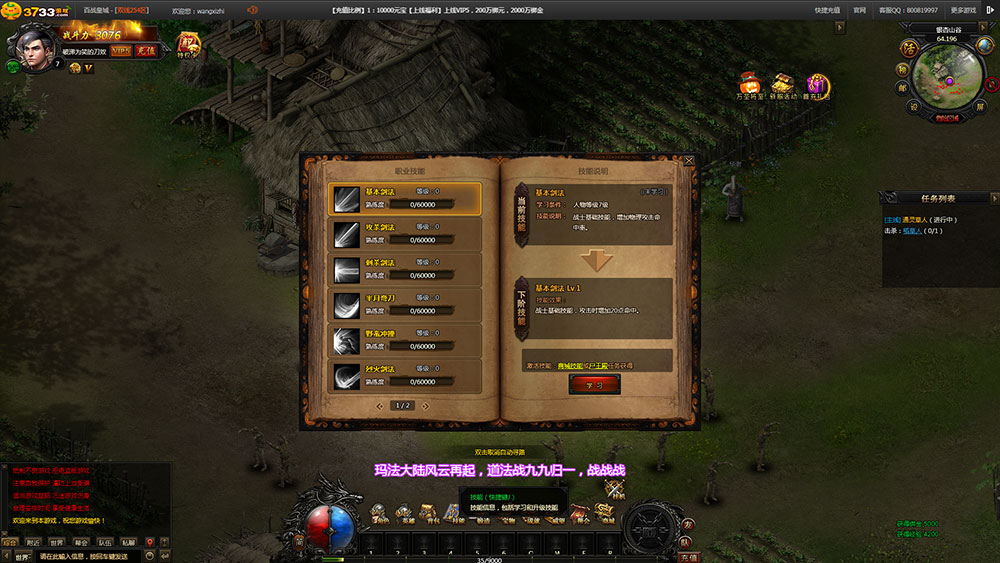Select the 野蛮冲撞 skill row
Image resolution: width=1000 pixels, height=563 pixels.
[x=405, y=340]
